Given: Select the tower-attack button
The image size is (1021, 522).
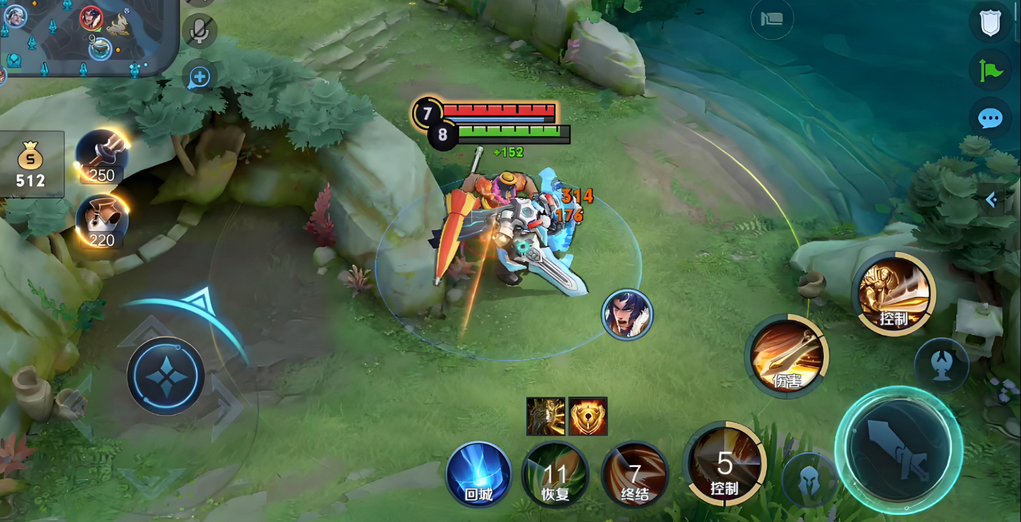Looking at the screenshot, I should click(x=941, y=363).
